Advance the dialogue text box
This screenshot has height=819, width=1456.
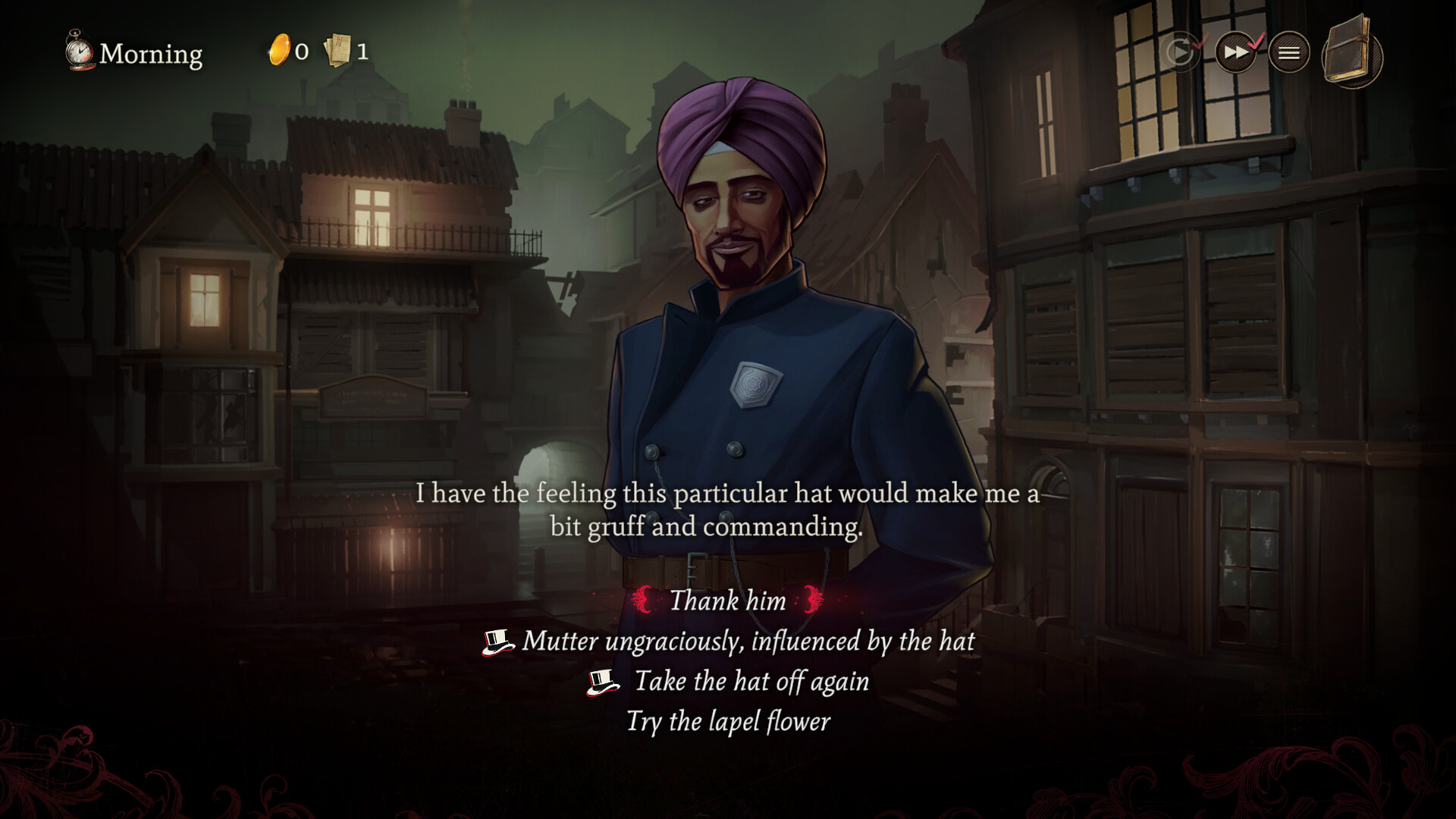pos(728,510)
